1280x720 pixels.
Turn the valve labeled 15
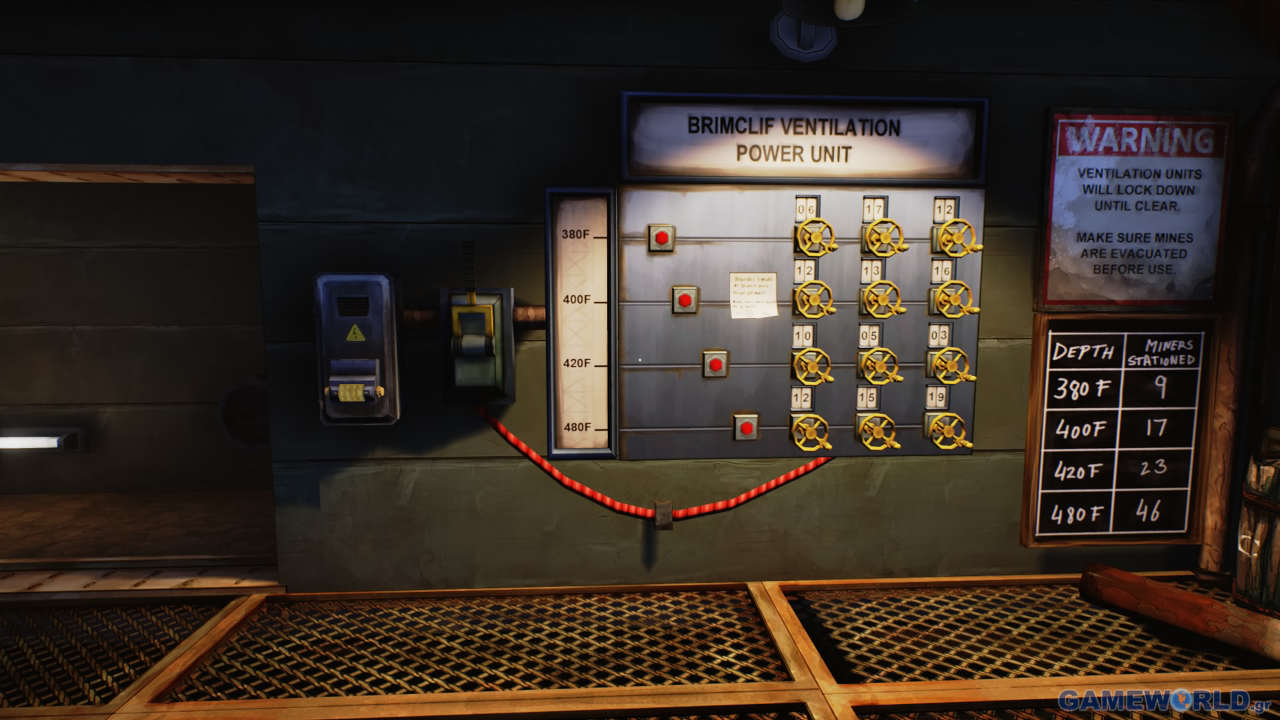click(877, 431)
